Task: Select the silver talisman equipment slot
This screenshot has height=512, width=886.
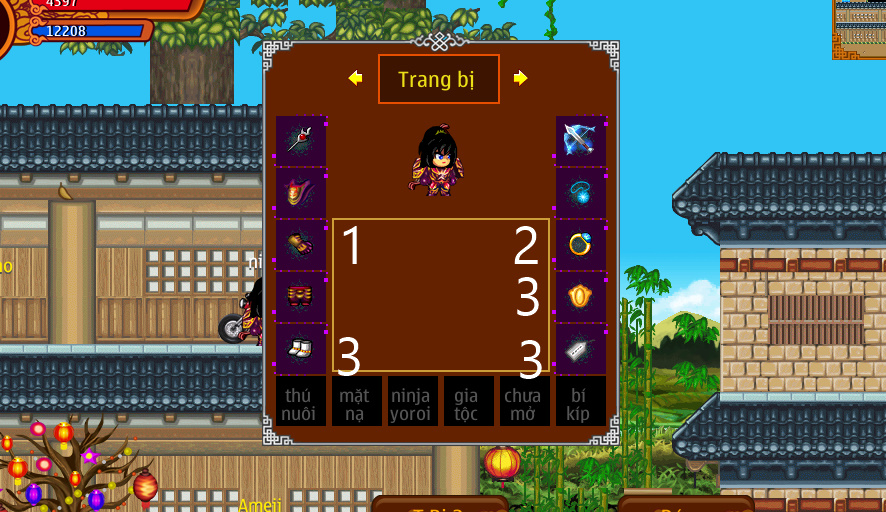Action: 580,348
